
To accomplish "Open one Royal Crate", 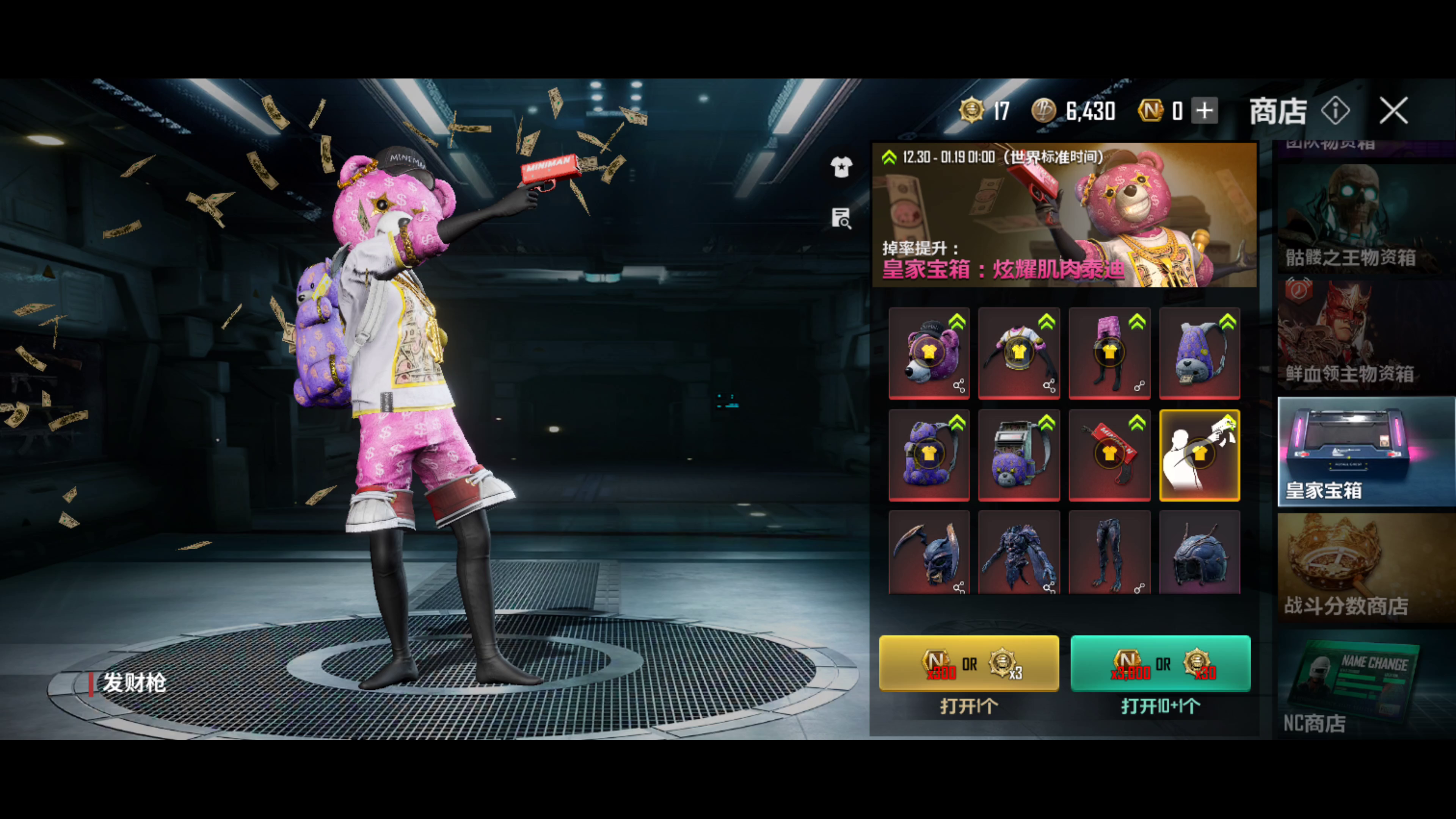I will tap(968, 663).
